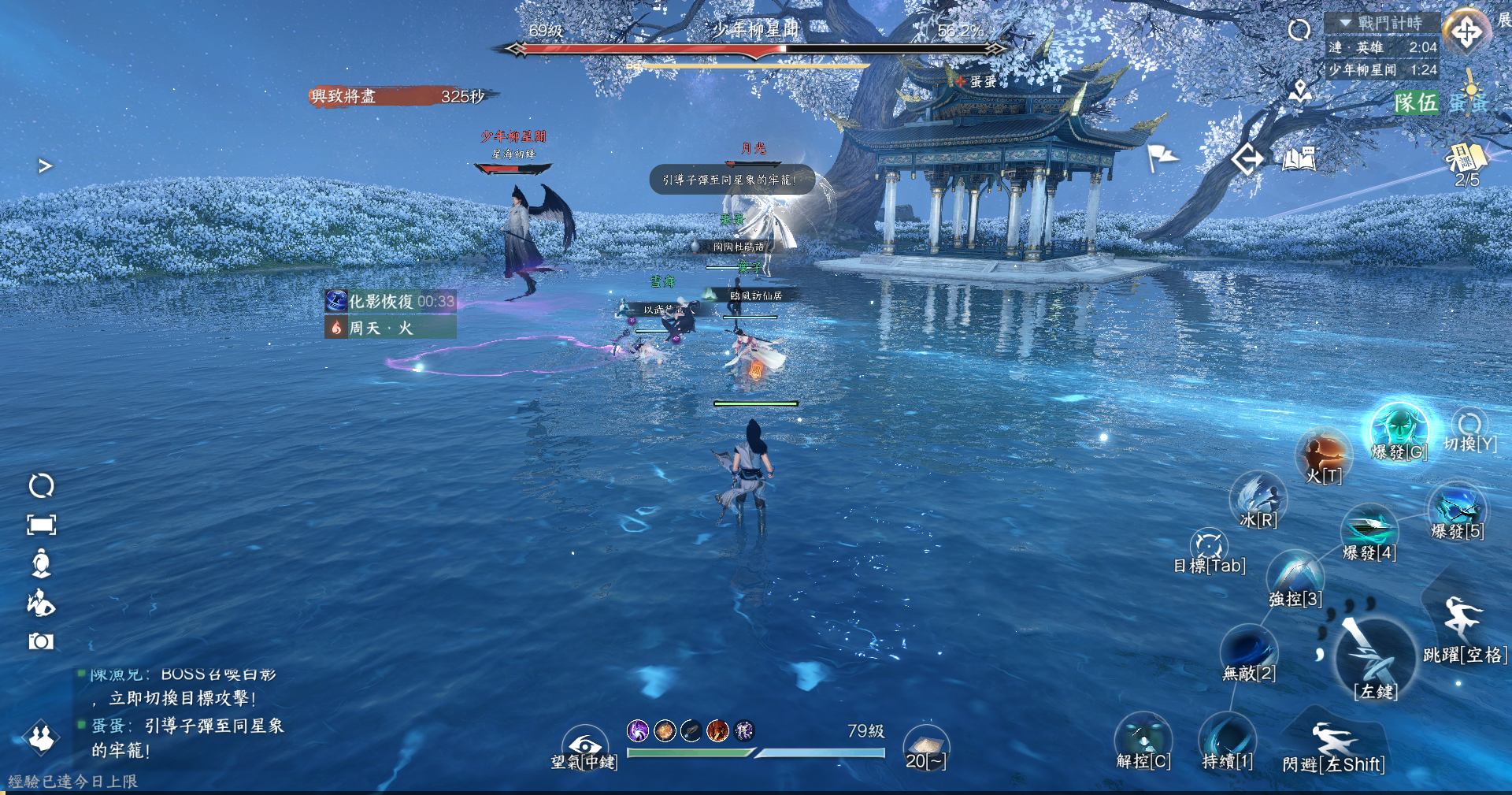Screen dimensions: 1512x795
Task: Toggle the 望氣 eye ability
Action: coord(584,745)
